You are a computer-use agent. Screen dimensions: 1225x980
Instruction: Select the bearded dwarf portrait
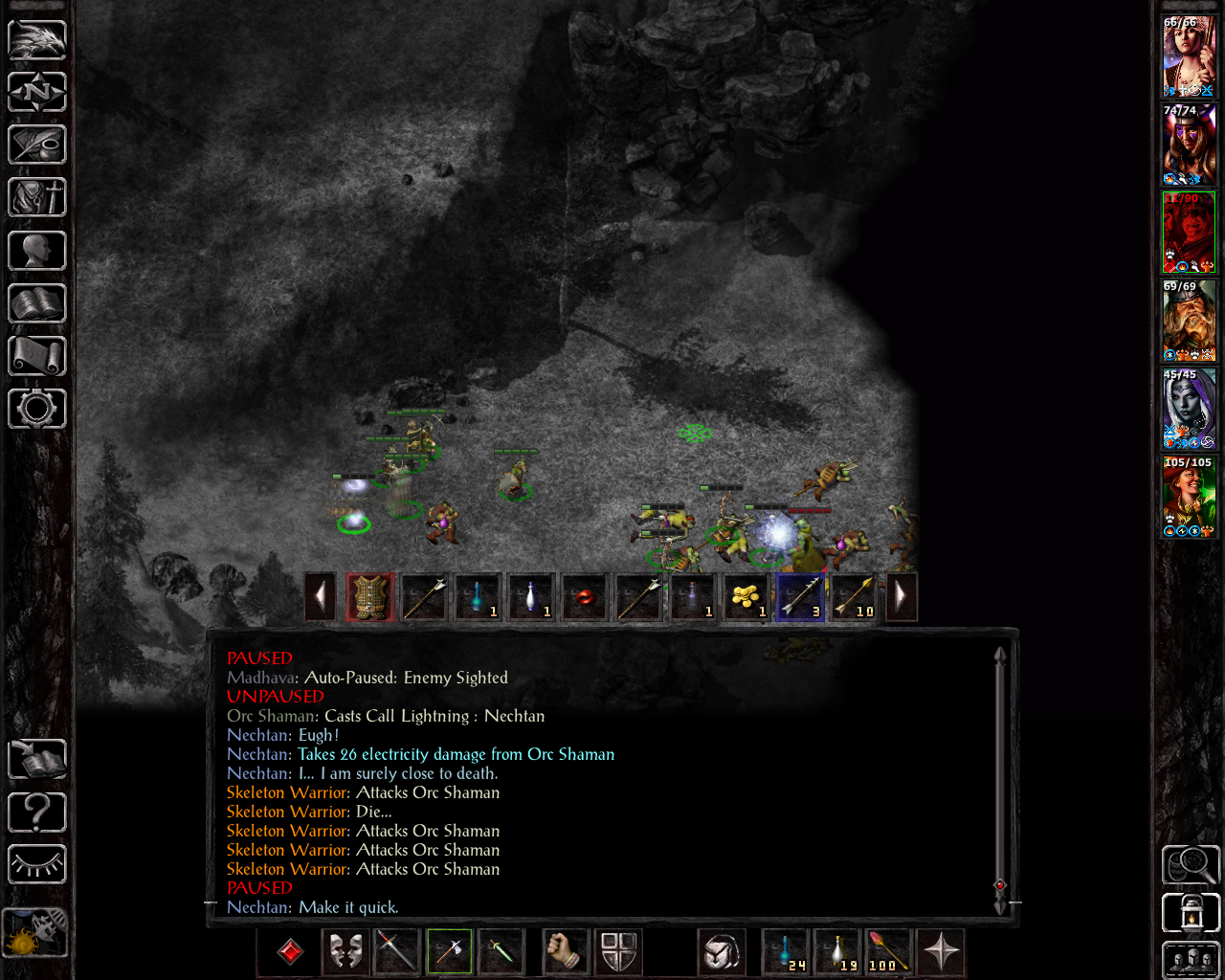[1189, 321]
